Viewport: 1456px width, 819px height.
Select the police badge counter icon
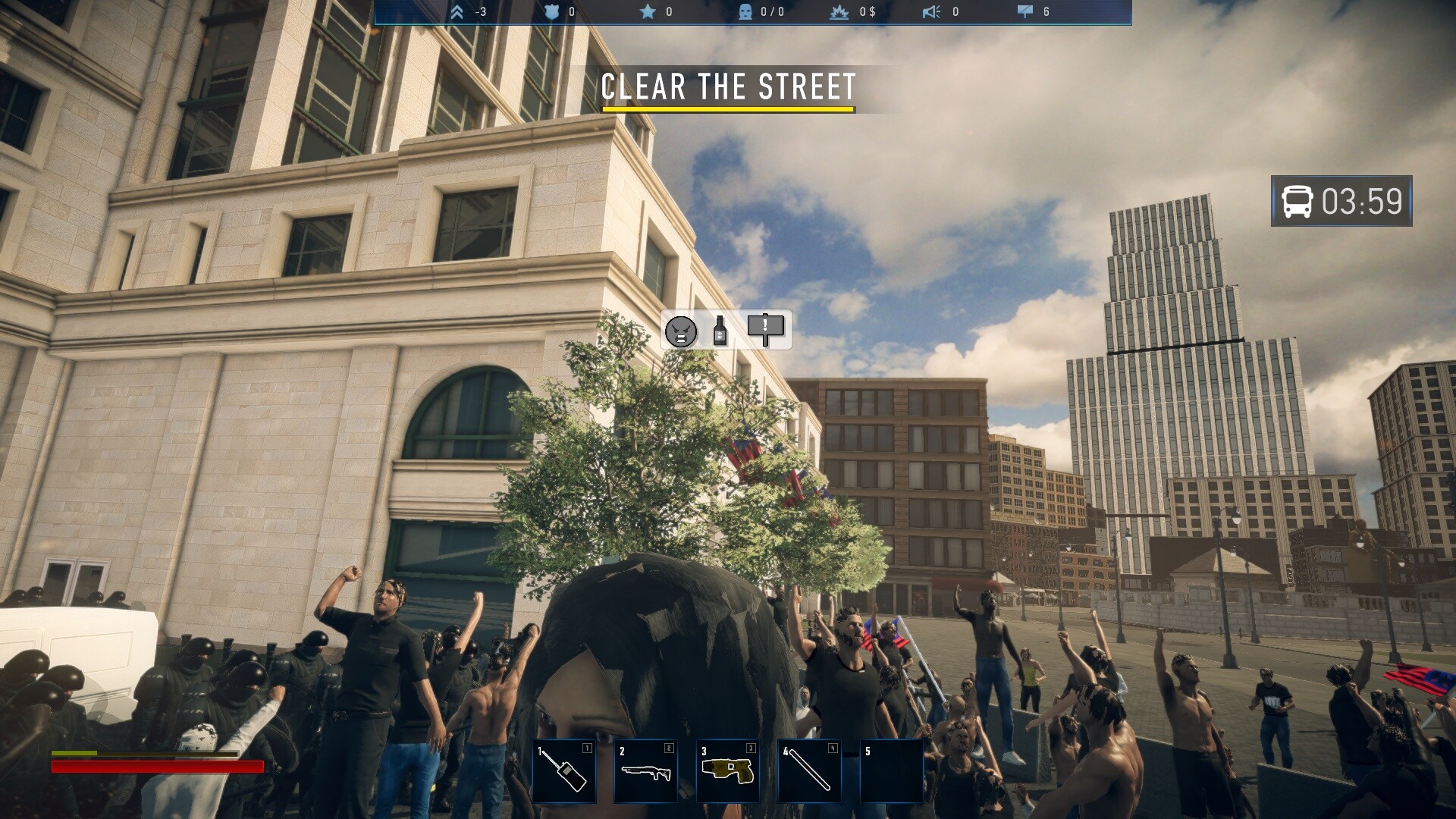coord(553,12)
